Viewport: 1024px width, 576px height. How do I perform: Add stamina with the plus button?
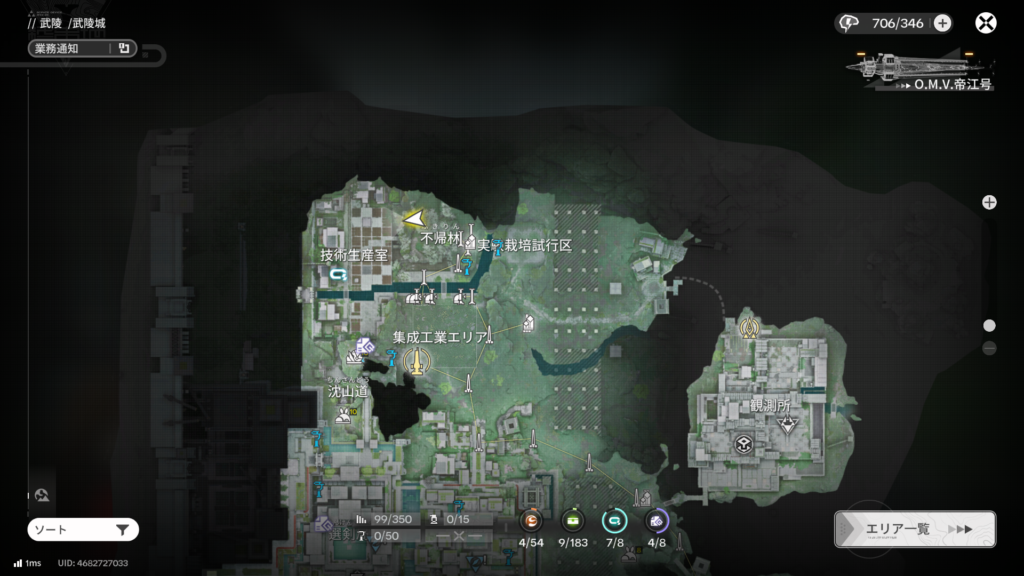[942, 23]
